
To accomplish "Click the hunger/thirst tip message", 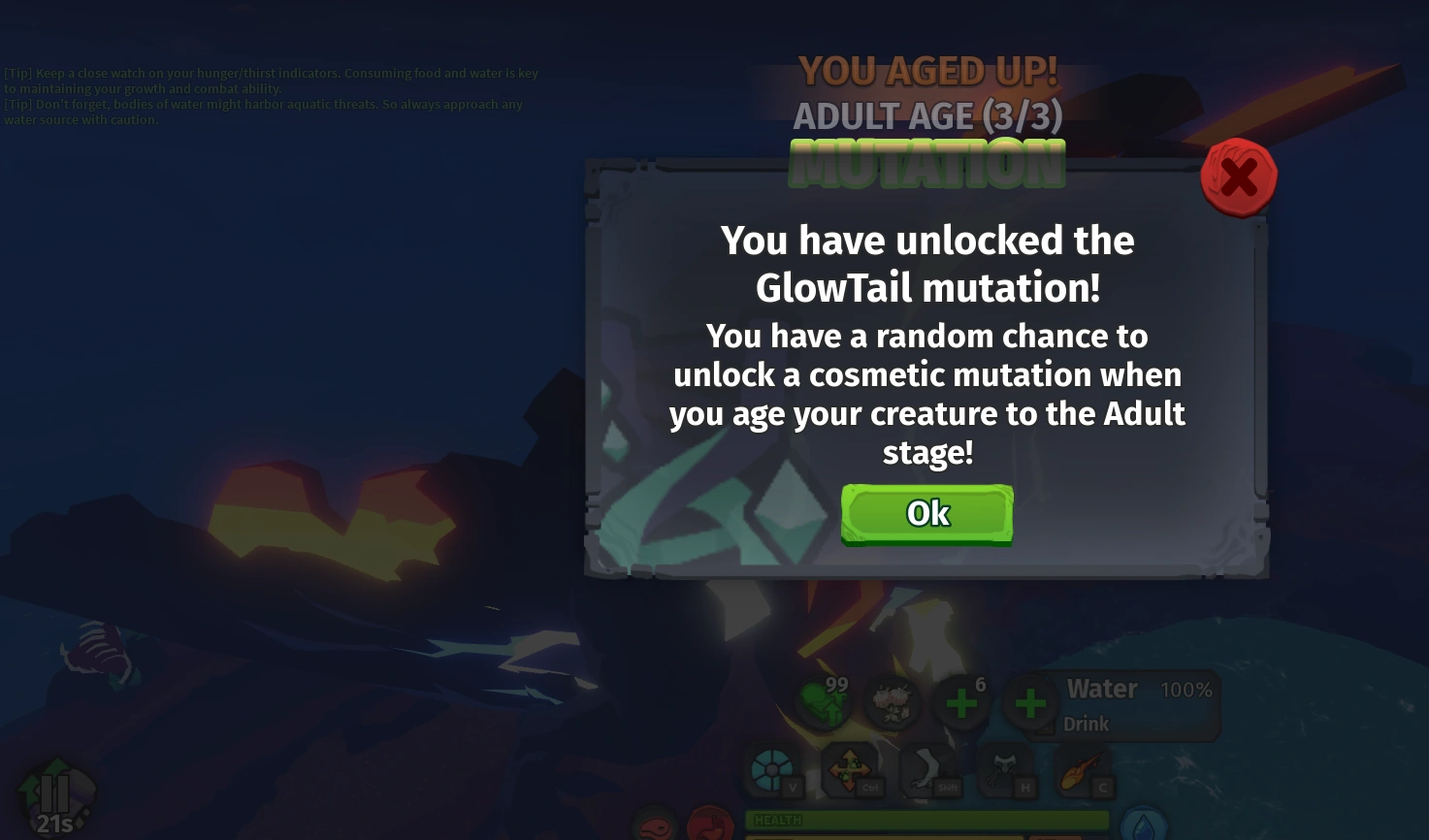I will 272,81.
